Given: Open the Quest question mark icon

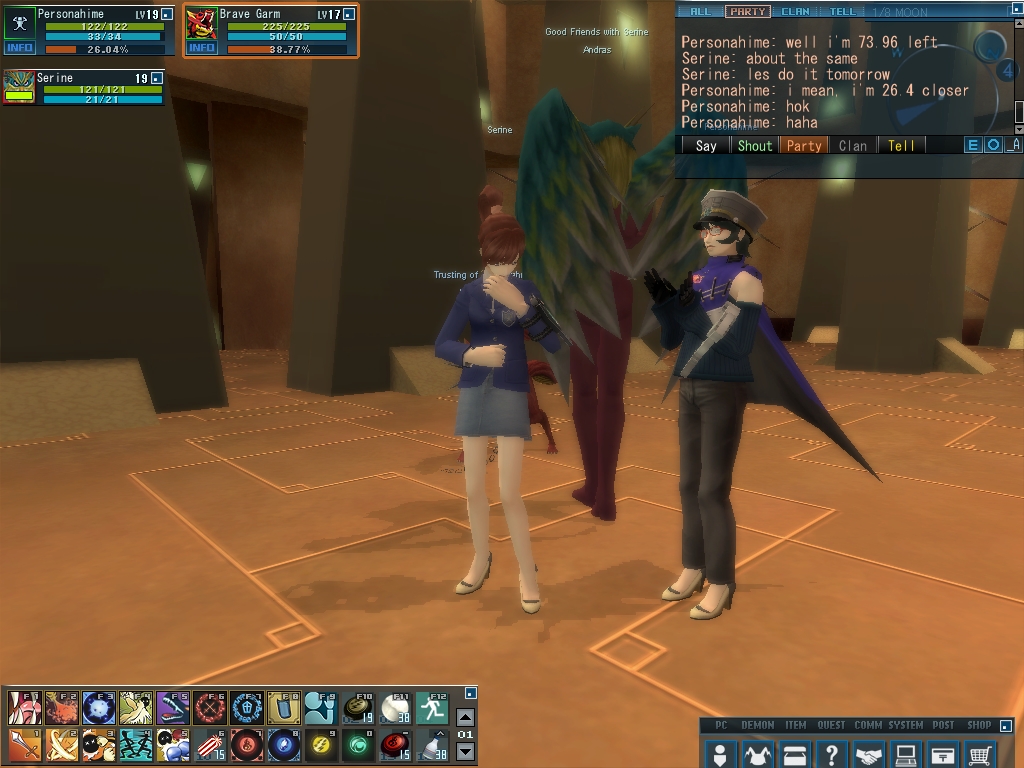Looking at the screenshot, I should (832, 753).
